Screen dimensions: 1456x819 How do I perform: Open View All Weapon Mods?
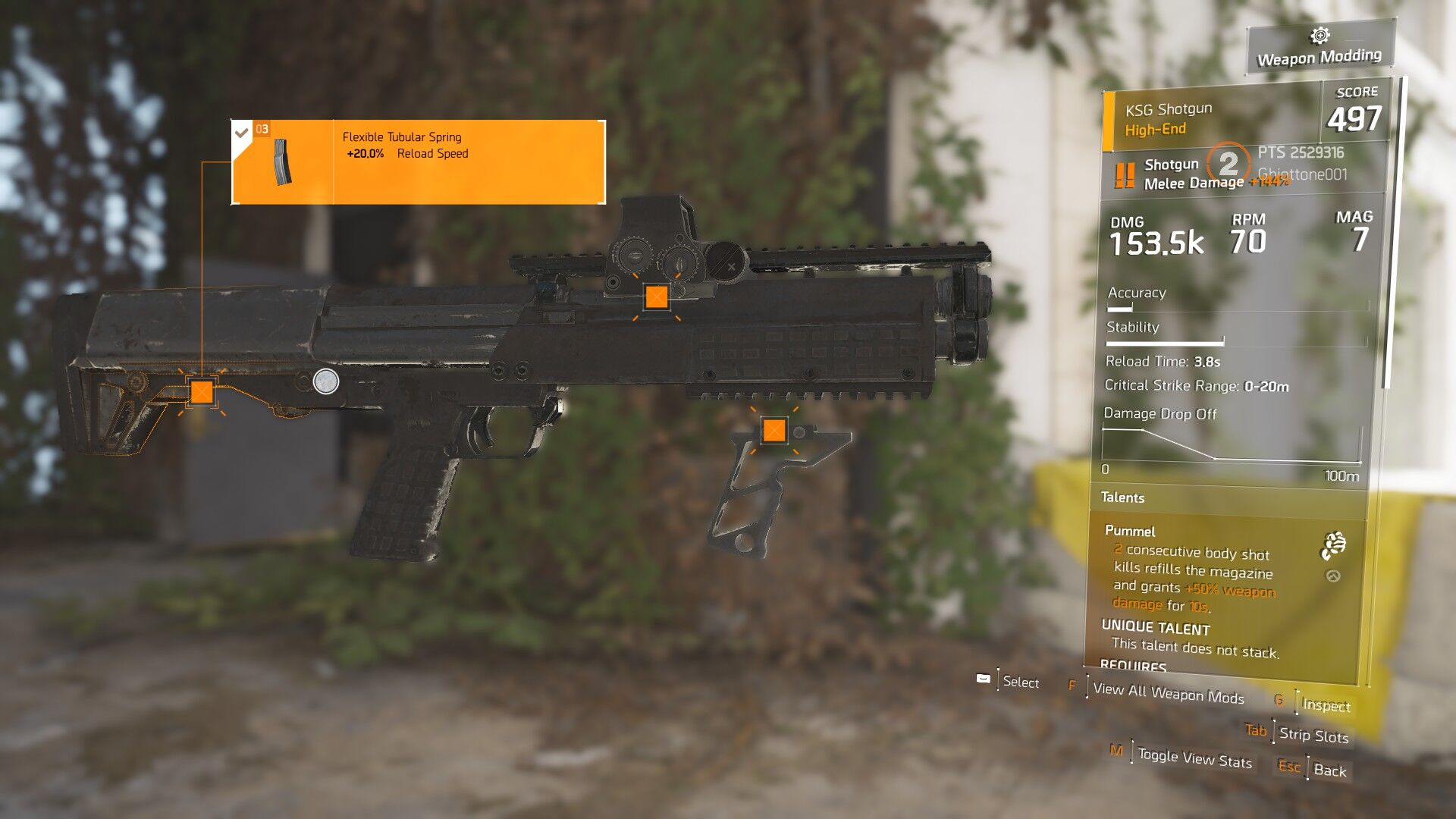[x=1168, y=693]
